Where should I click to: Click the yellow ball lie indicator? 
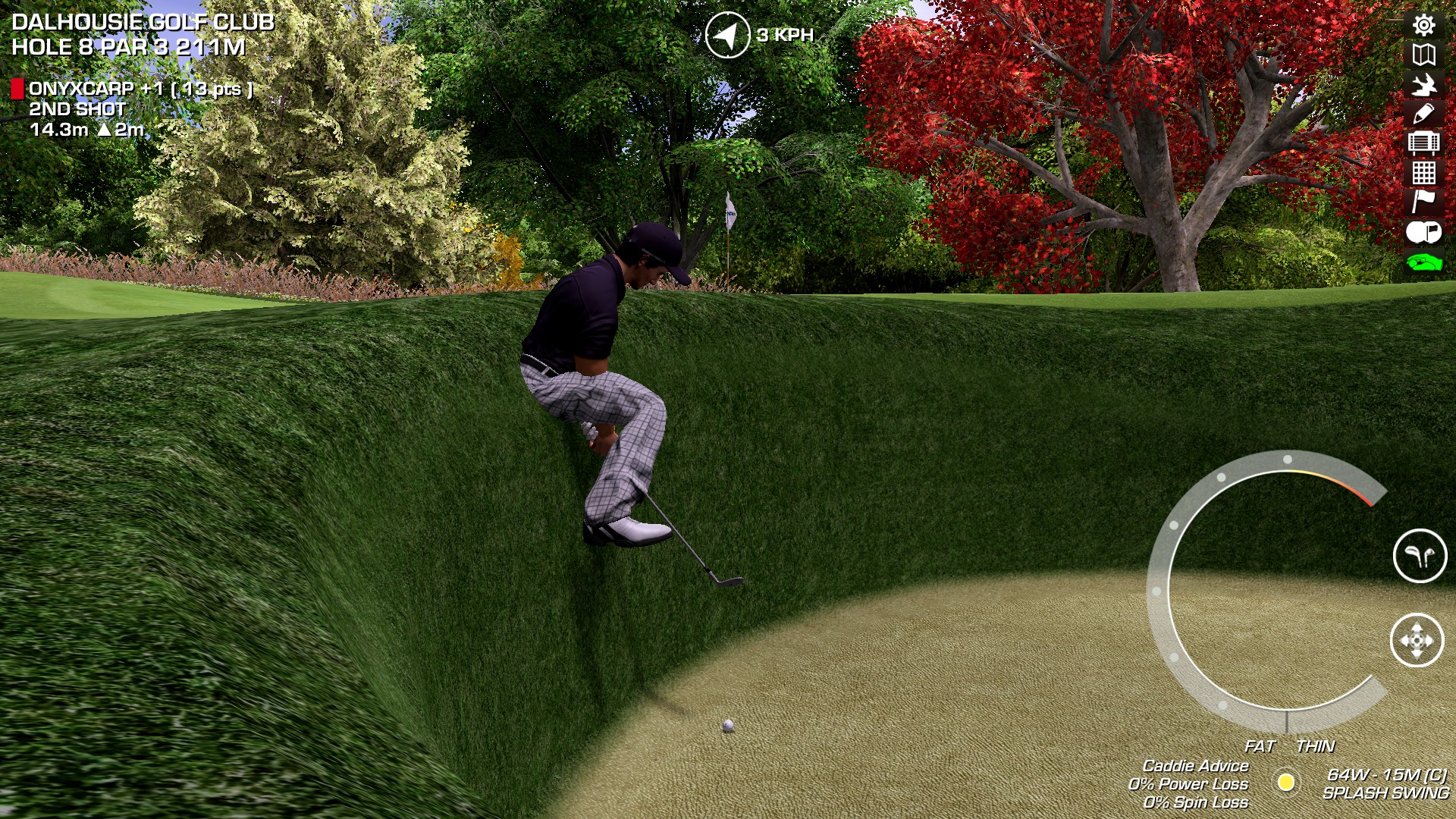[x=1286, y=782]
